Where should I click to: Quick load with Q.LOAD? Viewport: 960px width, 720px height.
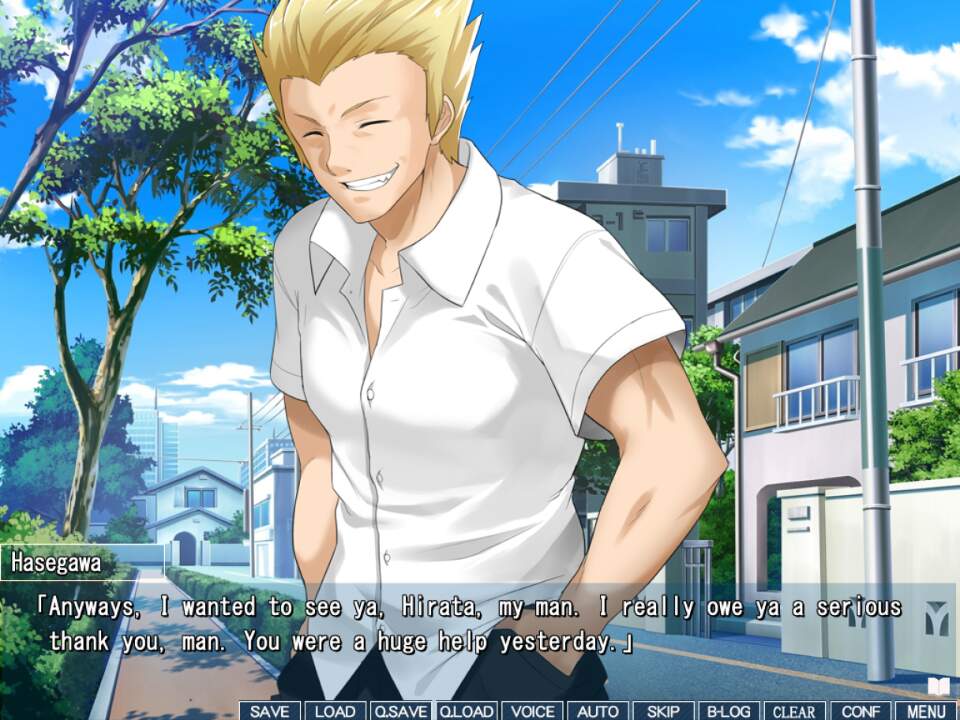pos(466,711)
